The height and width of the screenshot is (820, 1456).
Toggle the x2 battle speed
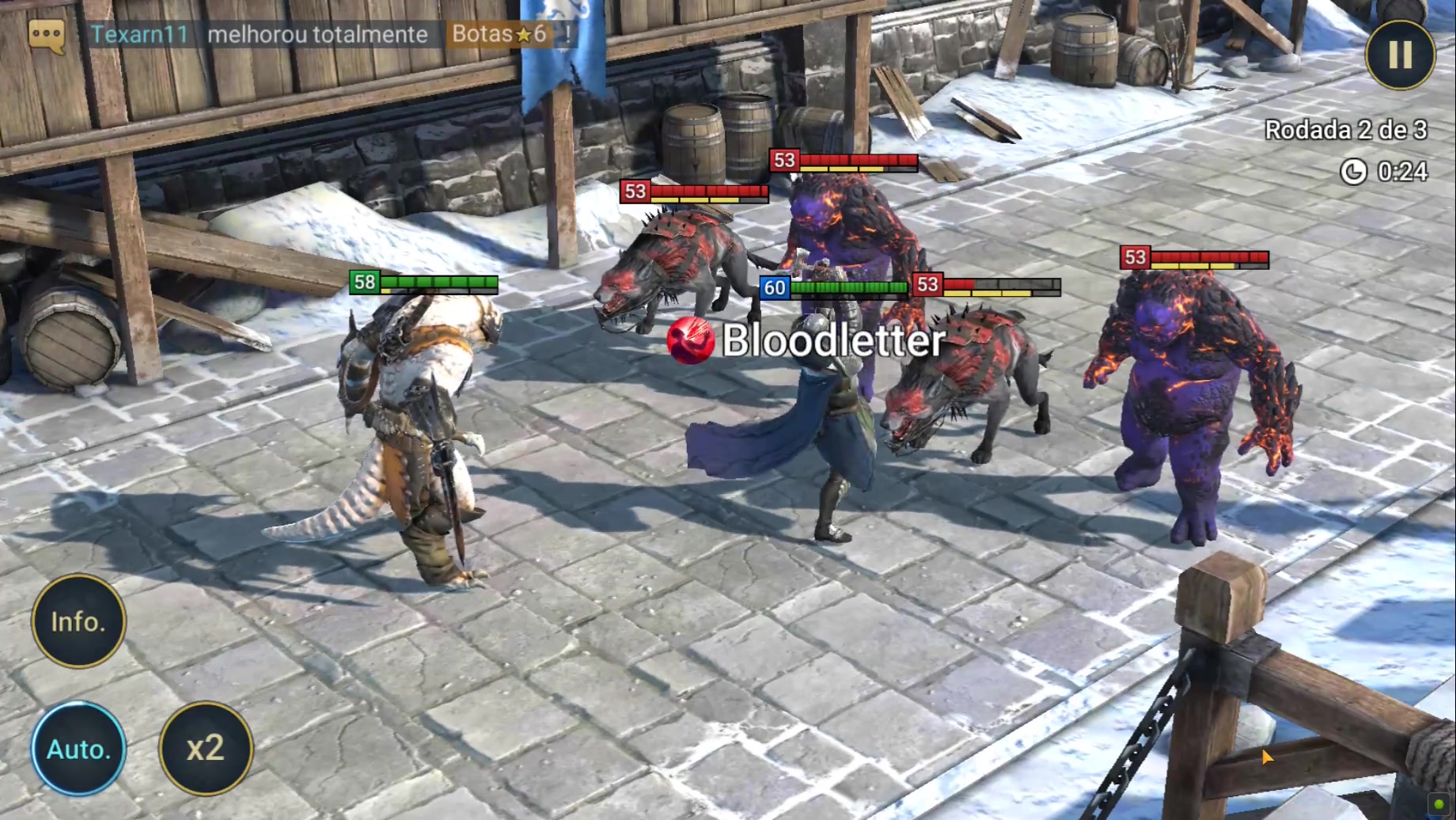pos(206,748)
